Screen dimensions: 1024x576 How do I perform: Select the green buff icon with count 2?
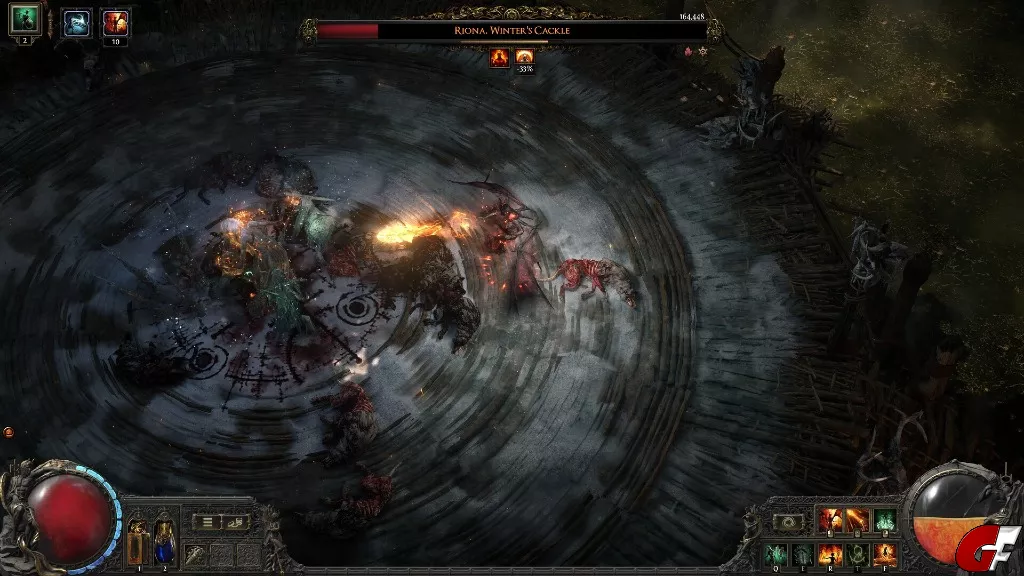point(24,19)
